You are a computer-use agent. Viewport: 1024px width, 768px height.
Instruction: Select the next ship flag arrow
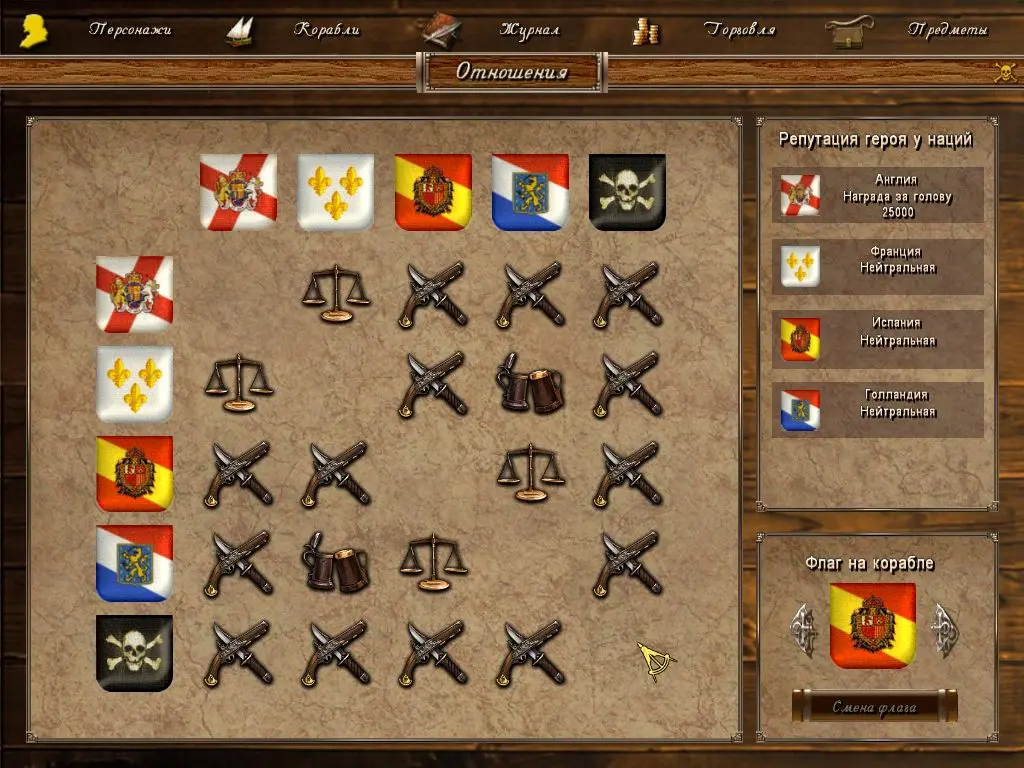pyautogui.click(x=944, y=628)
